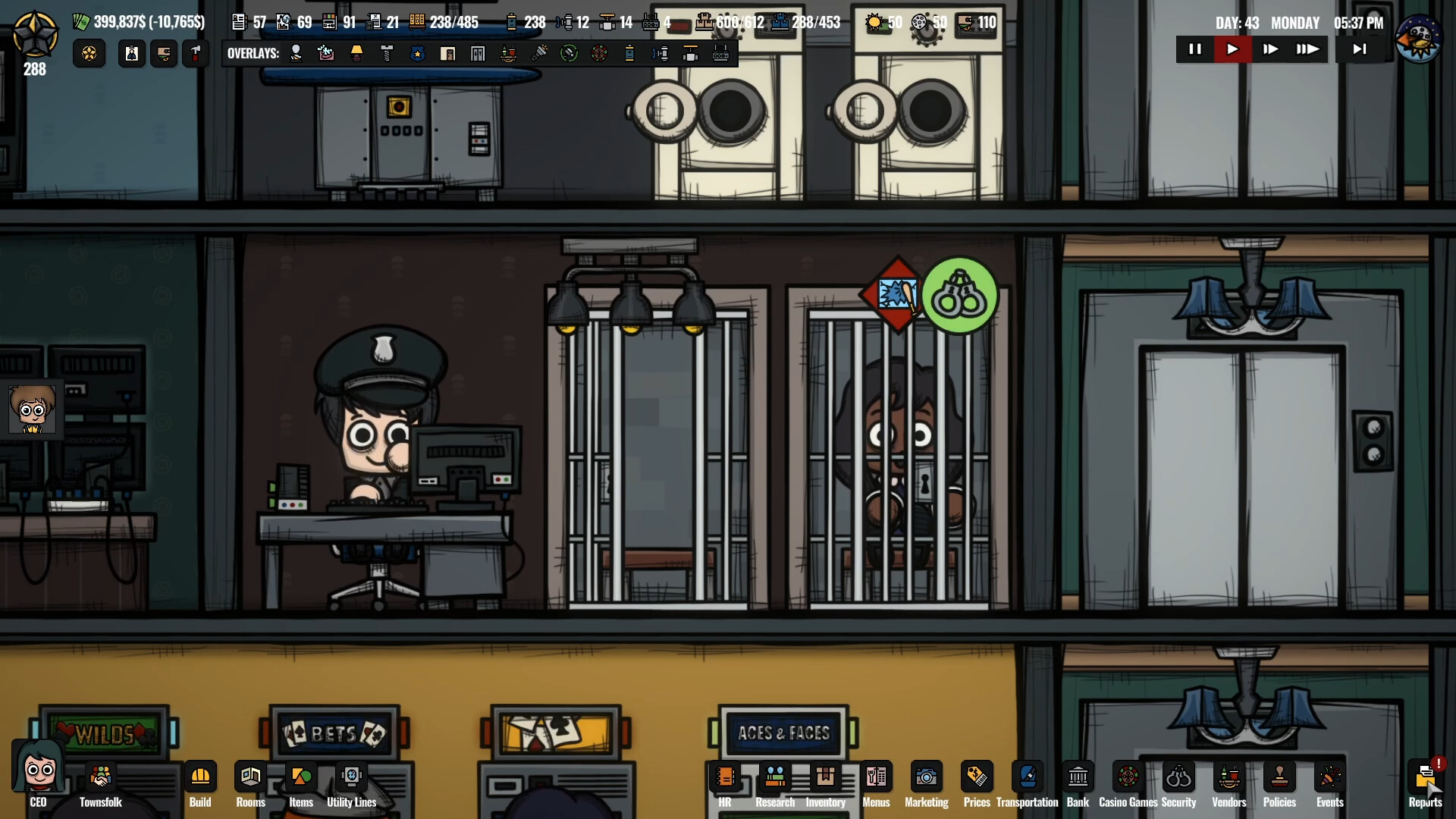This screenshot has height=819, width=1456.
Task: Click the handcuffs icon above the jail cell
Action: click(x=961, y=296)
